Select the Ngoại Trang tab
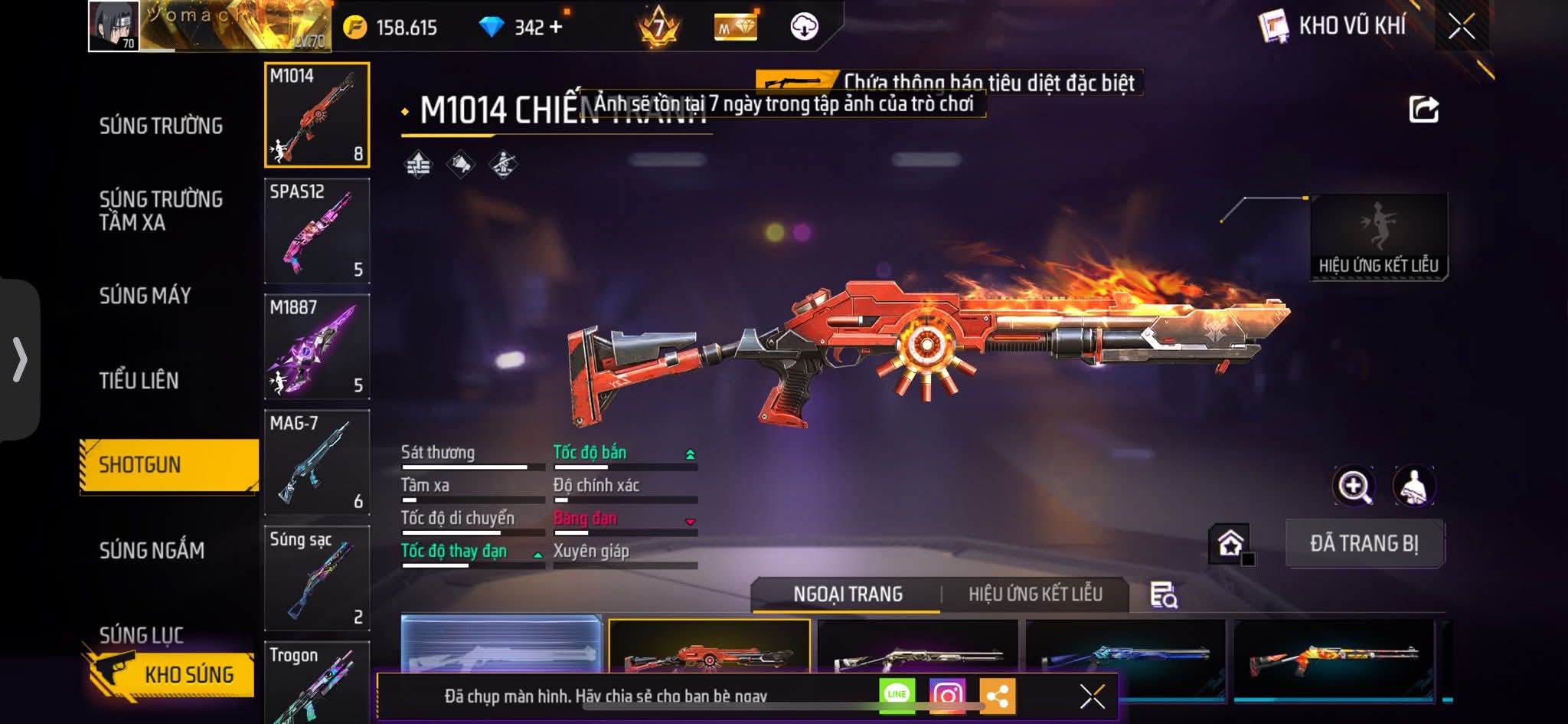The height and width of the screenshot is (724, 1568). (848, 595)
